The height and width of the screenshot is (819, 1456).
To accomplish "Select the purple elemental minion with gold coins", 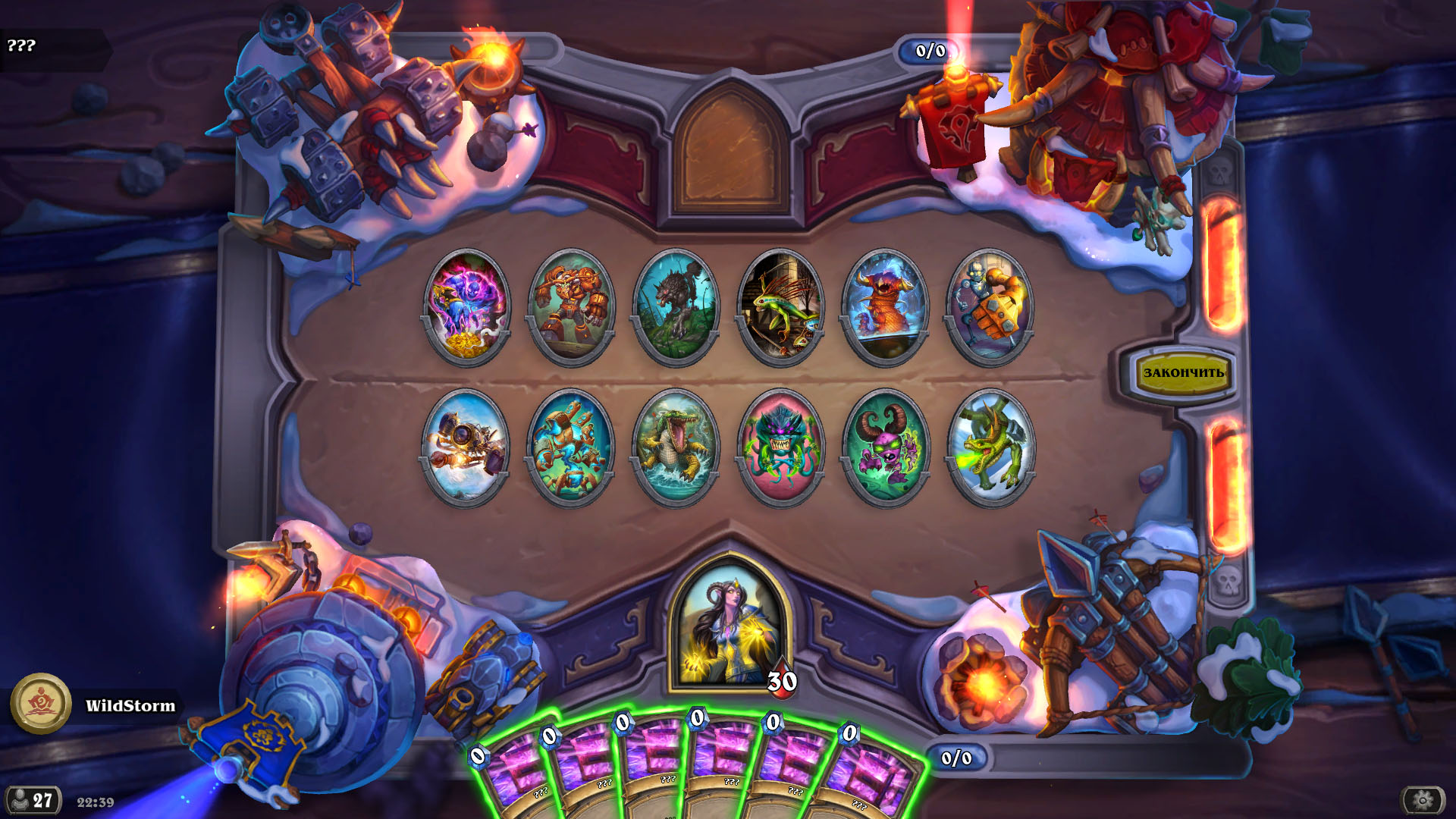I will (x=466, y=307).
